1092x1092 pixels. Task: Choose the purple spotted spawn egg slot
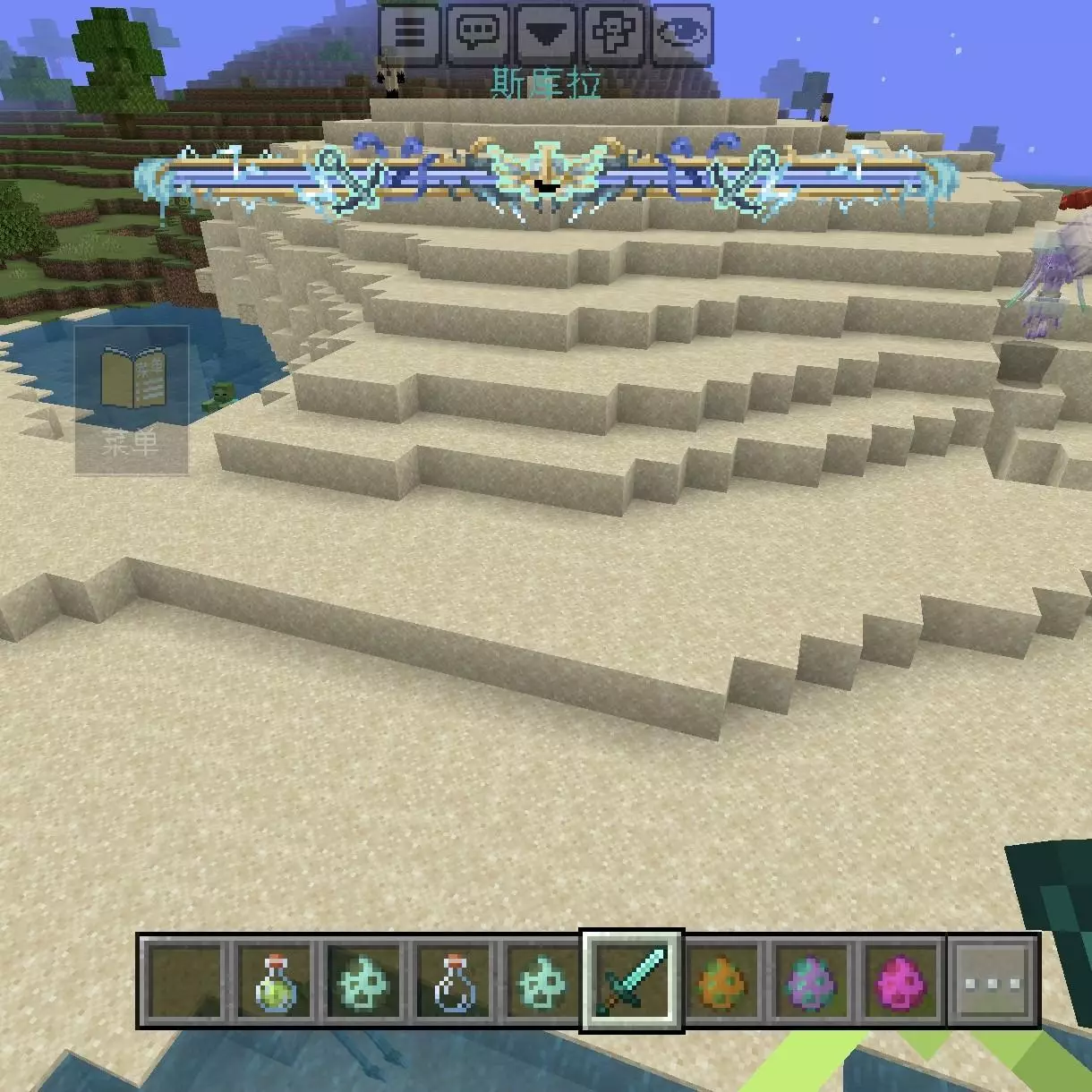point(812,981)
